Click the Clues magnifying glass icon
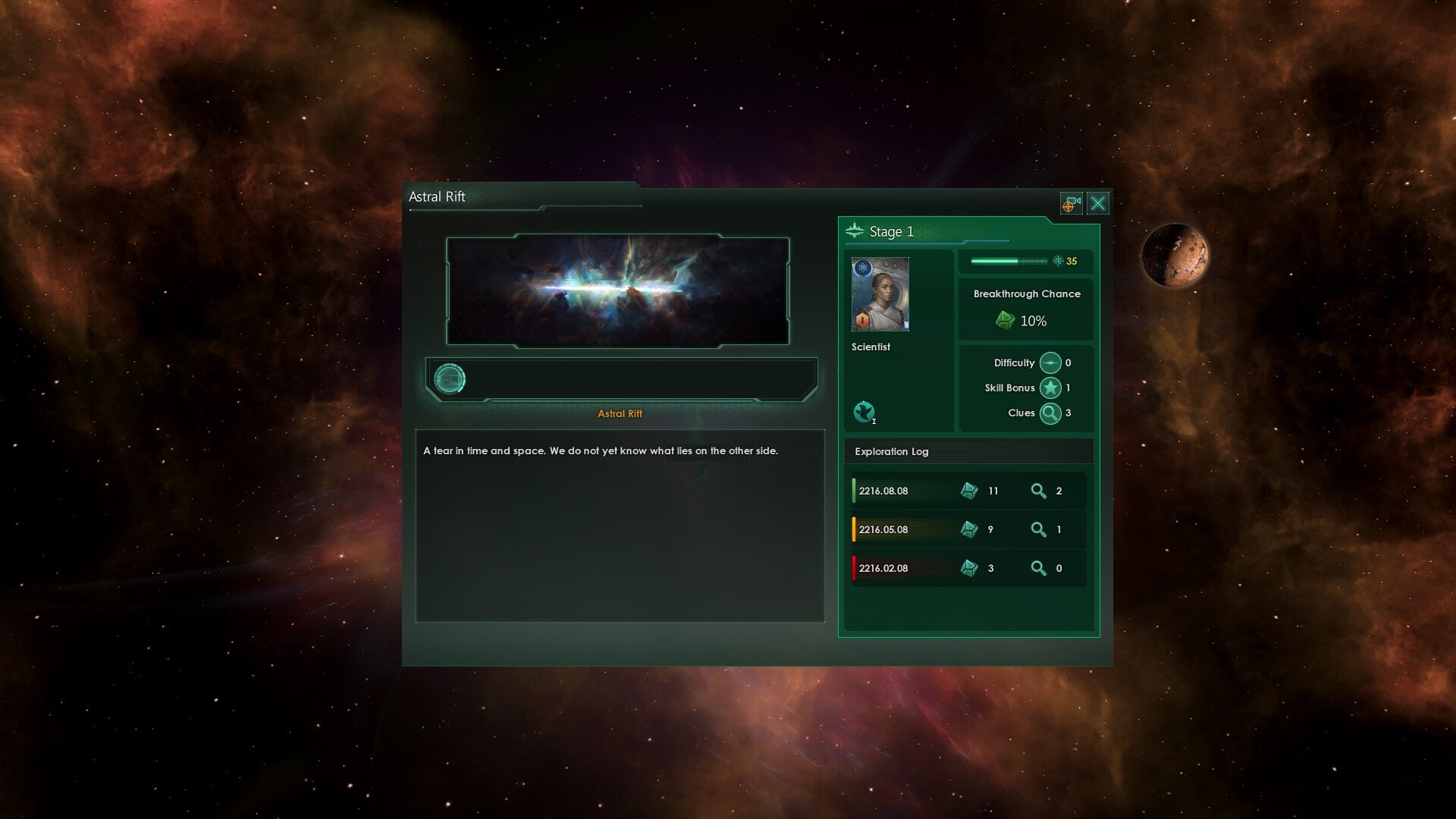1456x819 pixels. tap(1050, 413)
